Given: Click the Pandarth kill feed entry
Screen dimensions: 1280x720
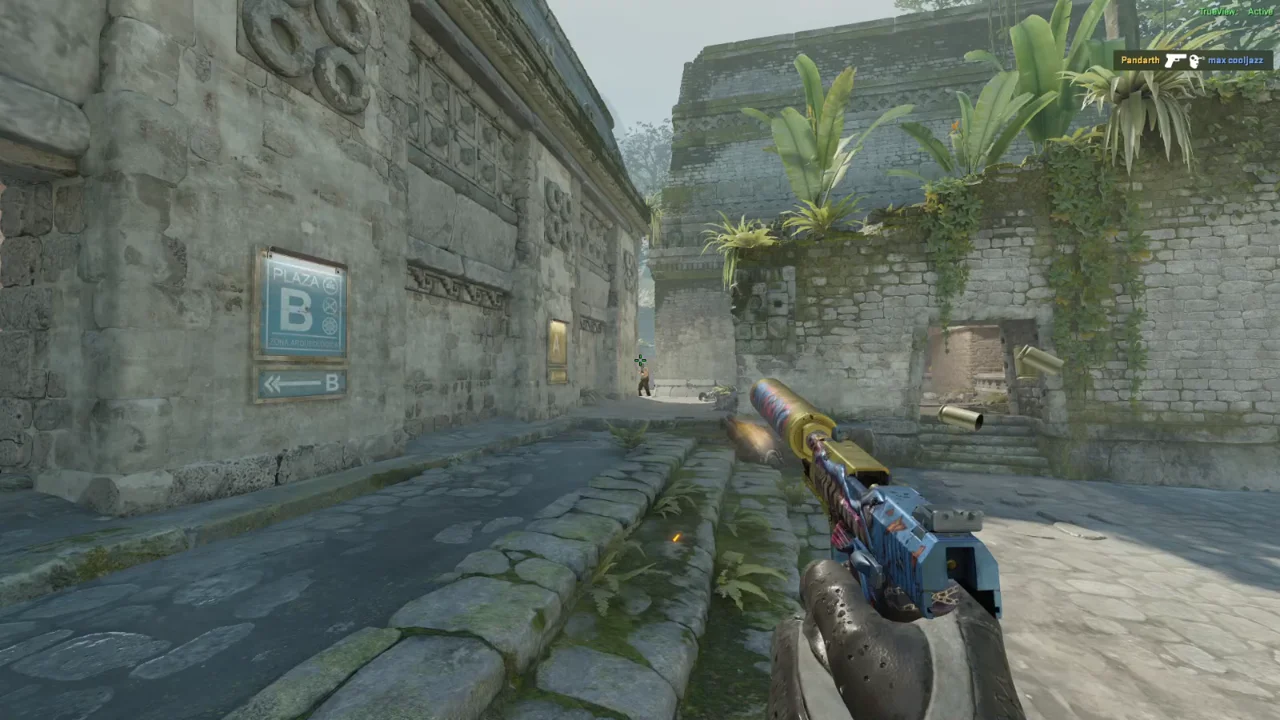Looking at the screenshot, I should [1193, 61].
